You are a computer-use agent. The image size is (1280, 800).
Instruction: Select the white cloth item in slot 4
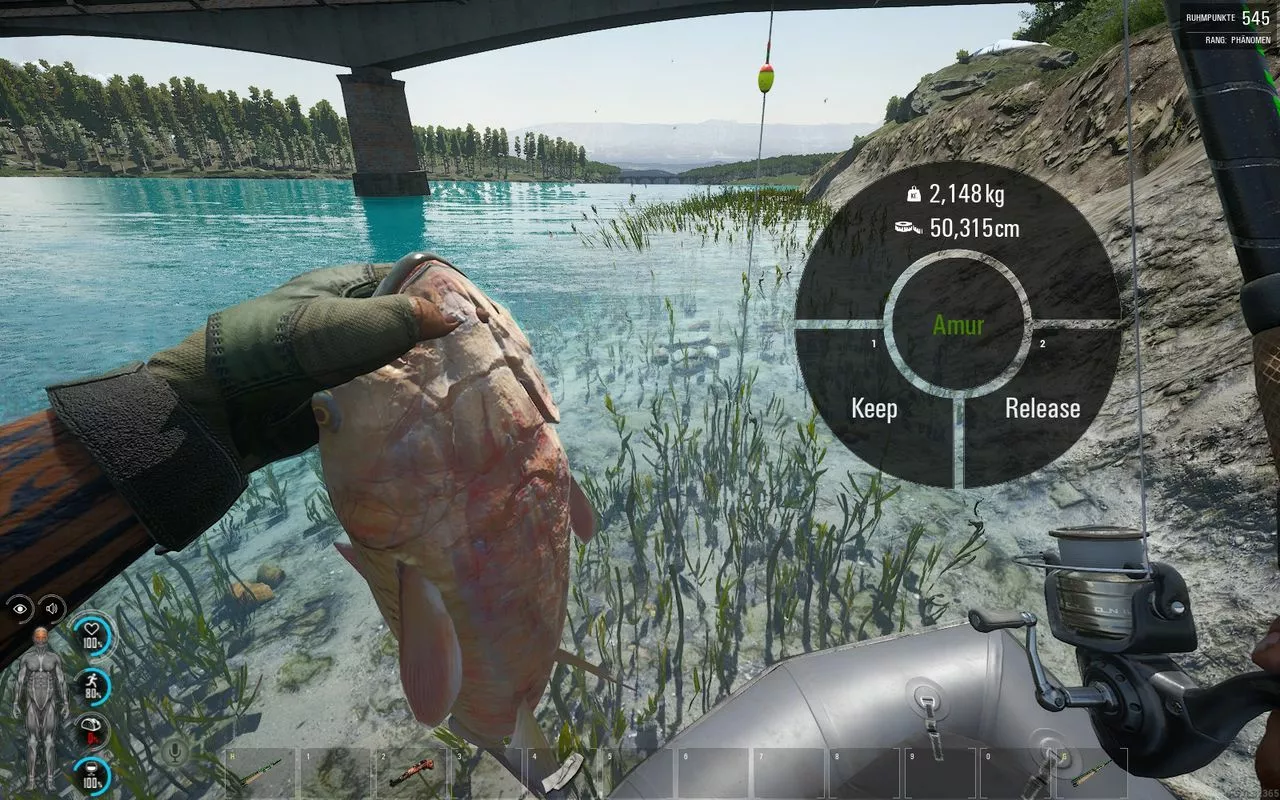(x=564, y=773)
